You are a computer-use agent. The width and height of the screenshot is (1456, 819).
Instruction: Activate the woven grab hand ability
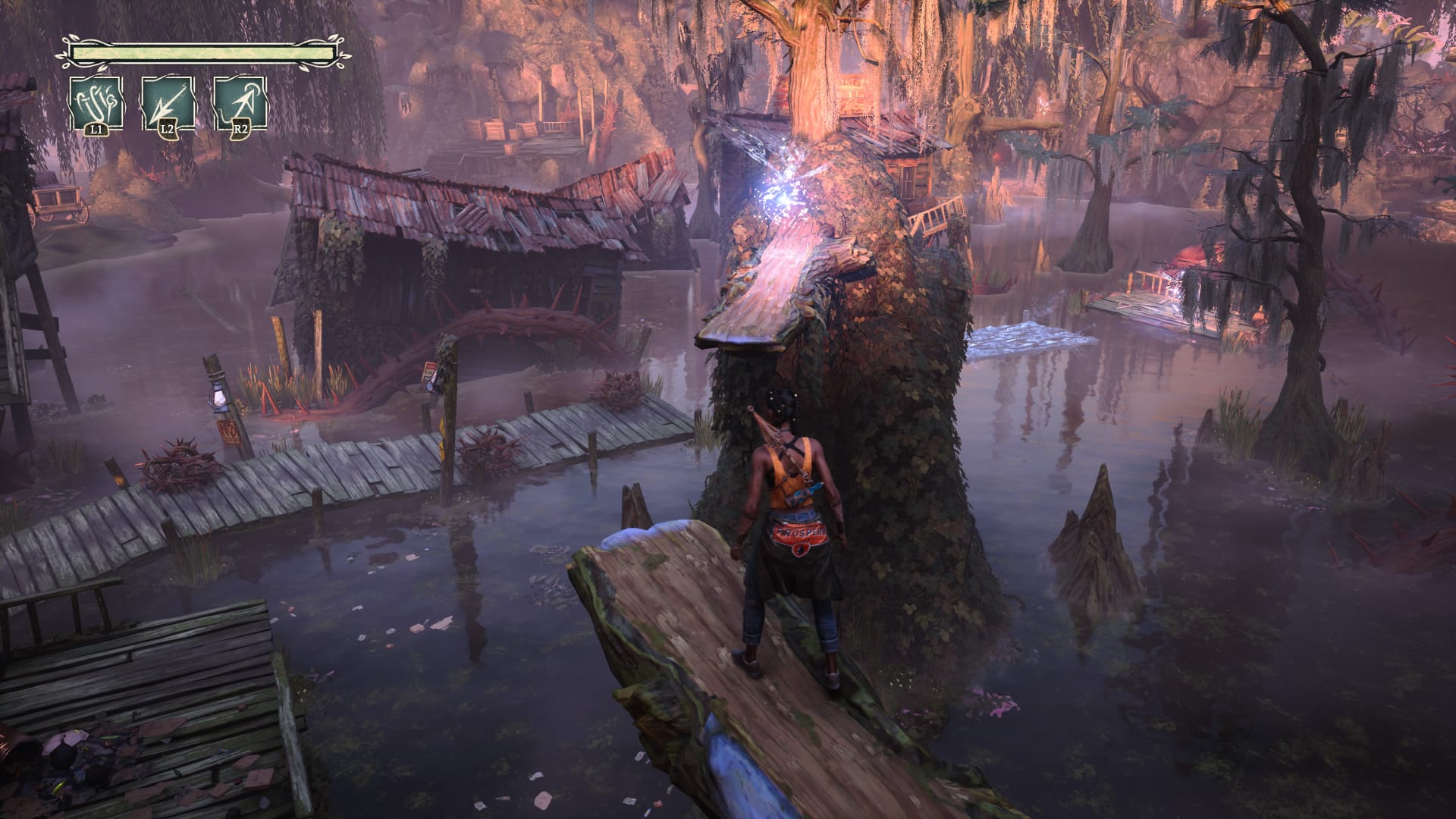96,103
